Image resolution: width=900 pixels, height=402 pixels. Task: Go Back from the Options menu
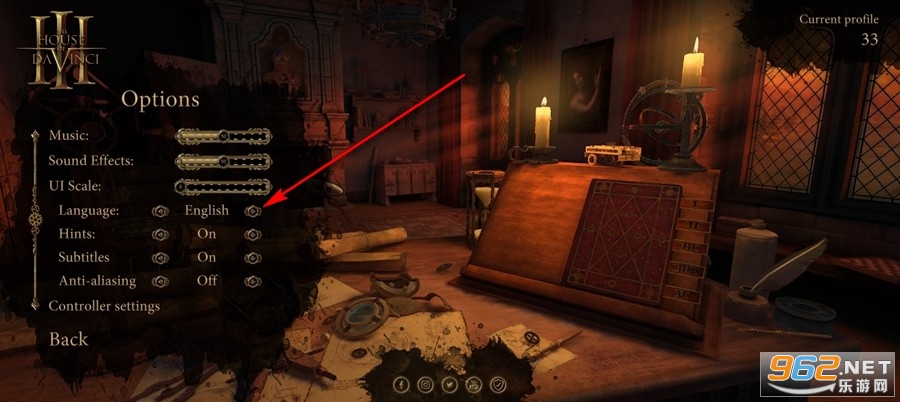pos(69,339)
